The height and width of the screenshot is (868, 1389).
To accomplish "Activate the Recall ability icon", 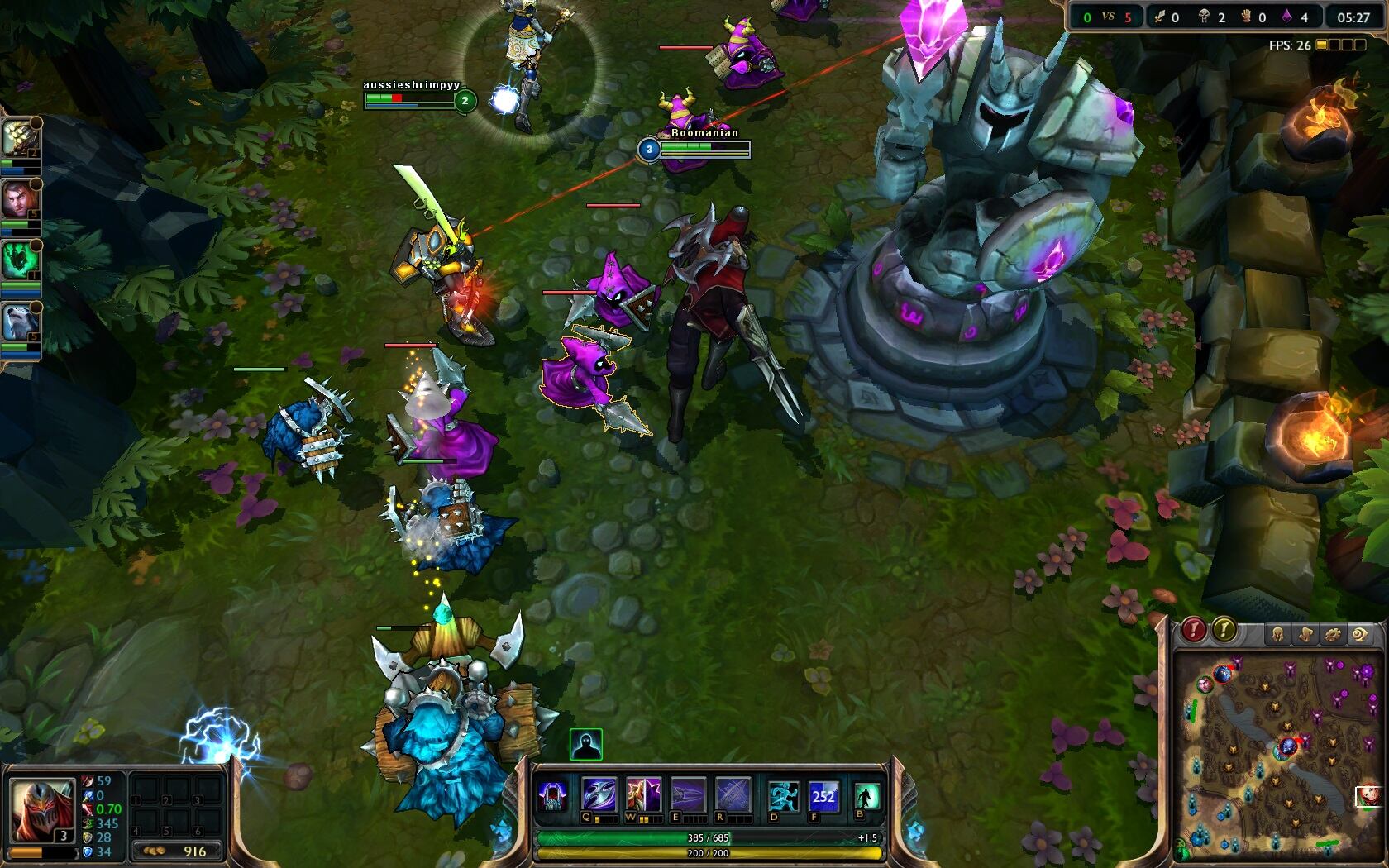I will [x=866, y=796].
